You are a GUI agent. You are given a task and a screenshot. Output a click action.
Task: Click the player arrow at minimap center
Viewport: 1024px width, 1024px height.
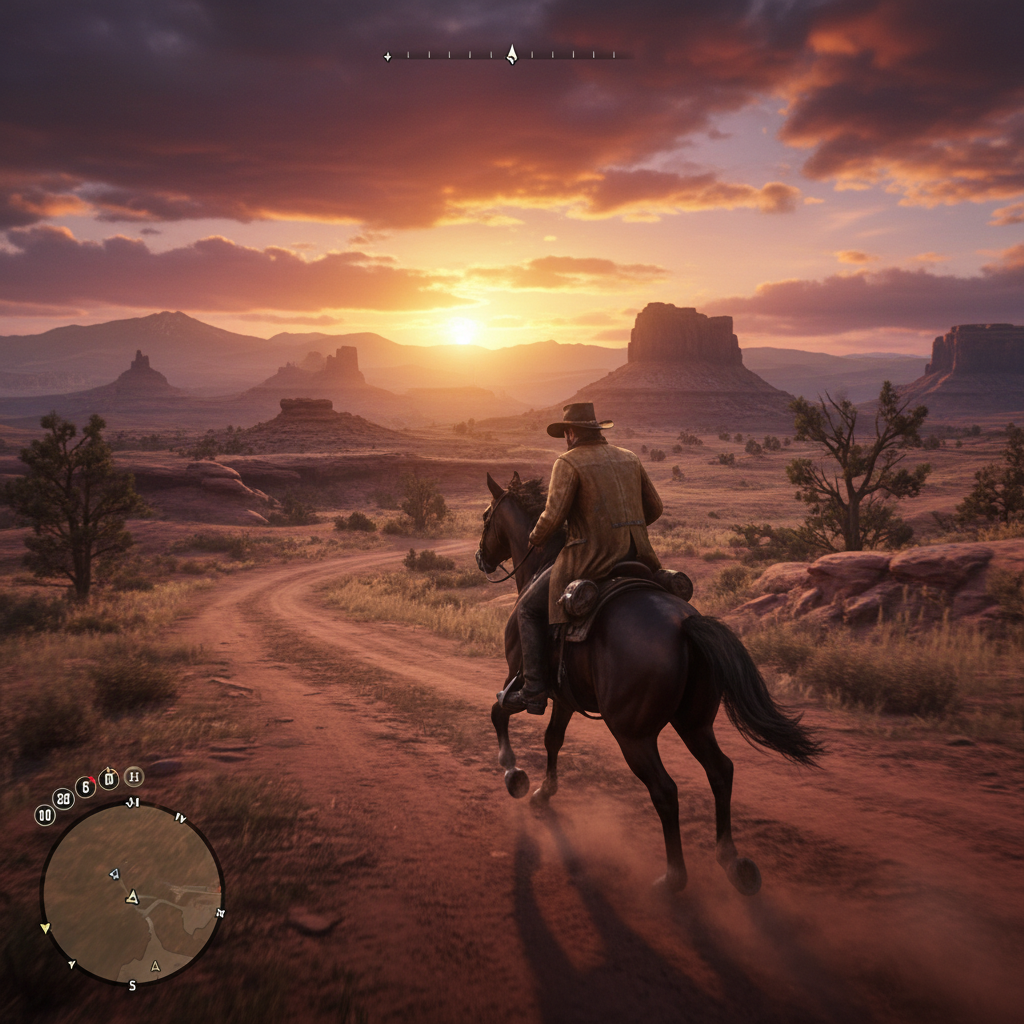pyautogui.click(x=132, y=897)
